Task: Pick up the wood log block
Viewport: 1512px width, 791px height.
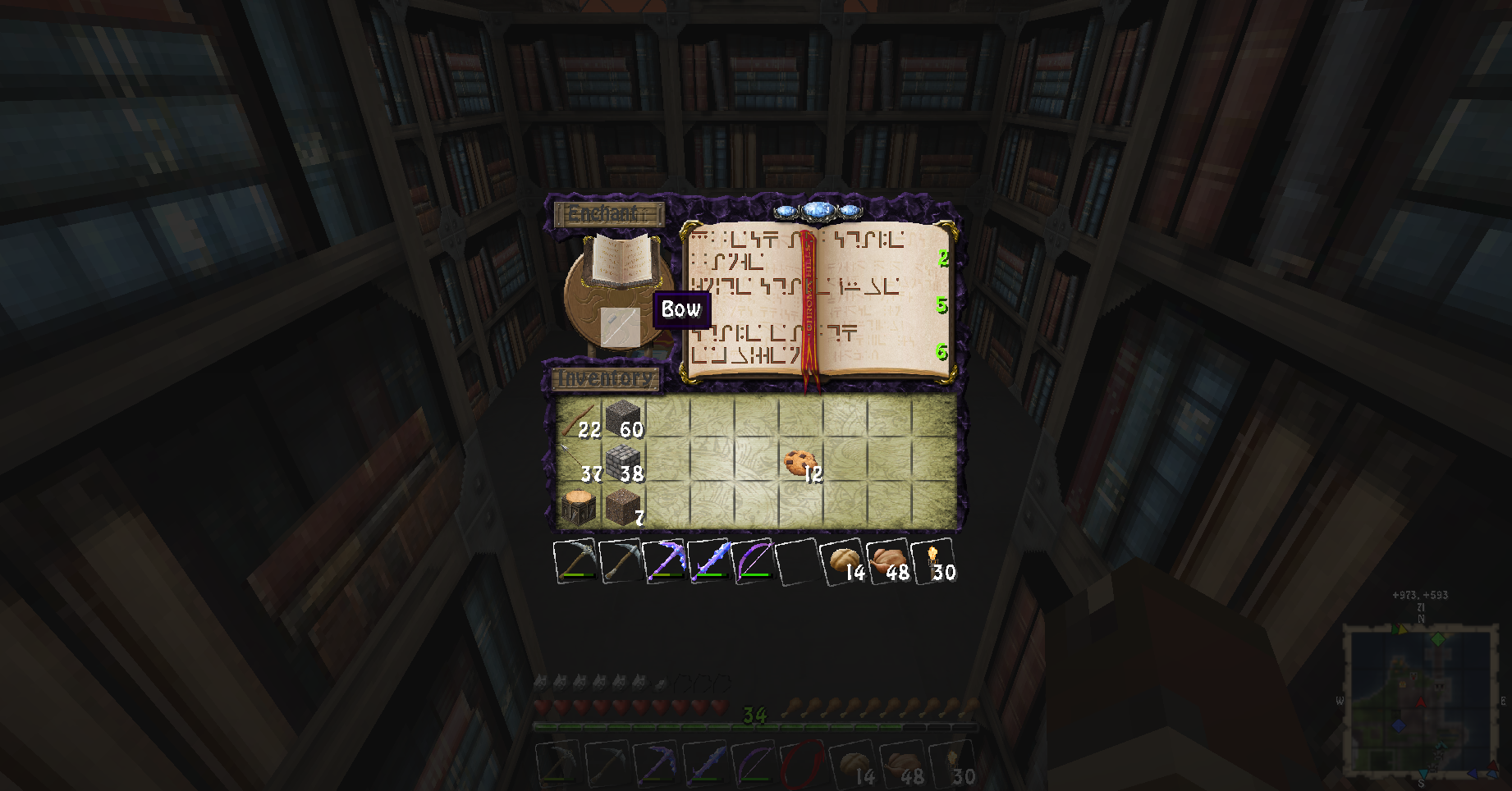Action: (x=579, y=507)
